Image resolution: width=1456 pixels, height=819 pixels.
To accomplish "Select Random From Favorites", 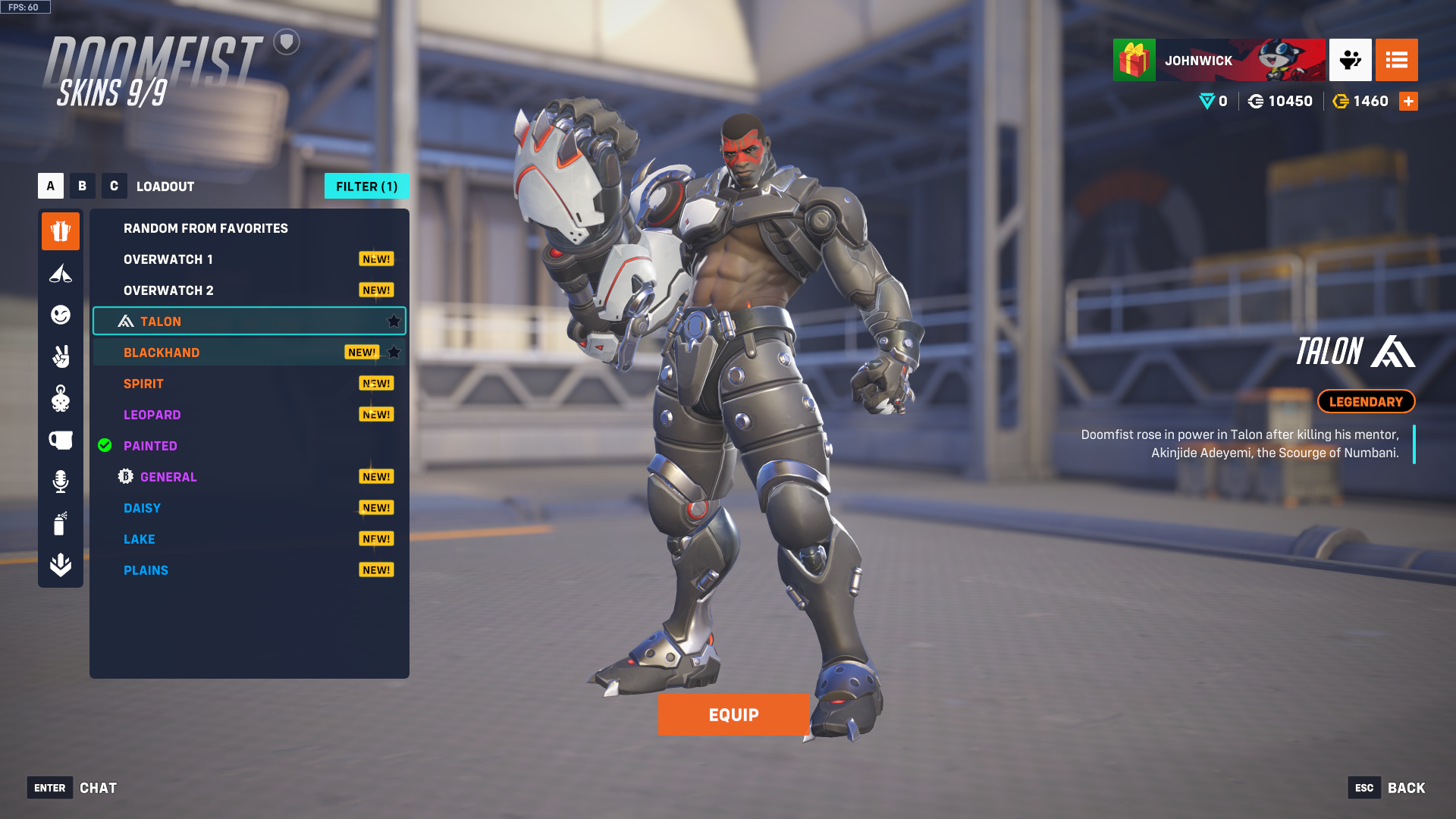I will click(206, 228).
